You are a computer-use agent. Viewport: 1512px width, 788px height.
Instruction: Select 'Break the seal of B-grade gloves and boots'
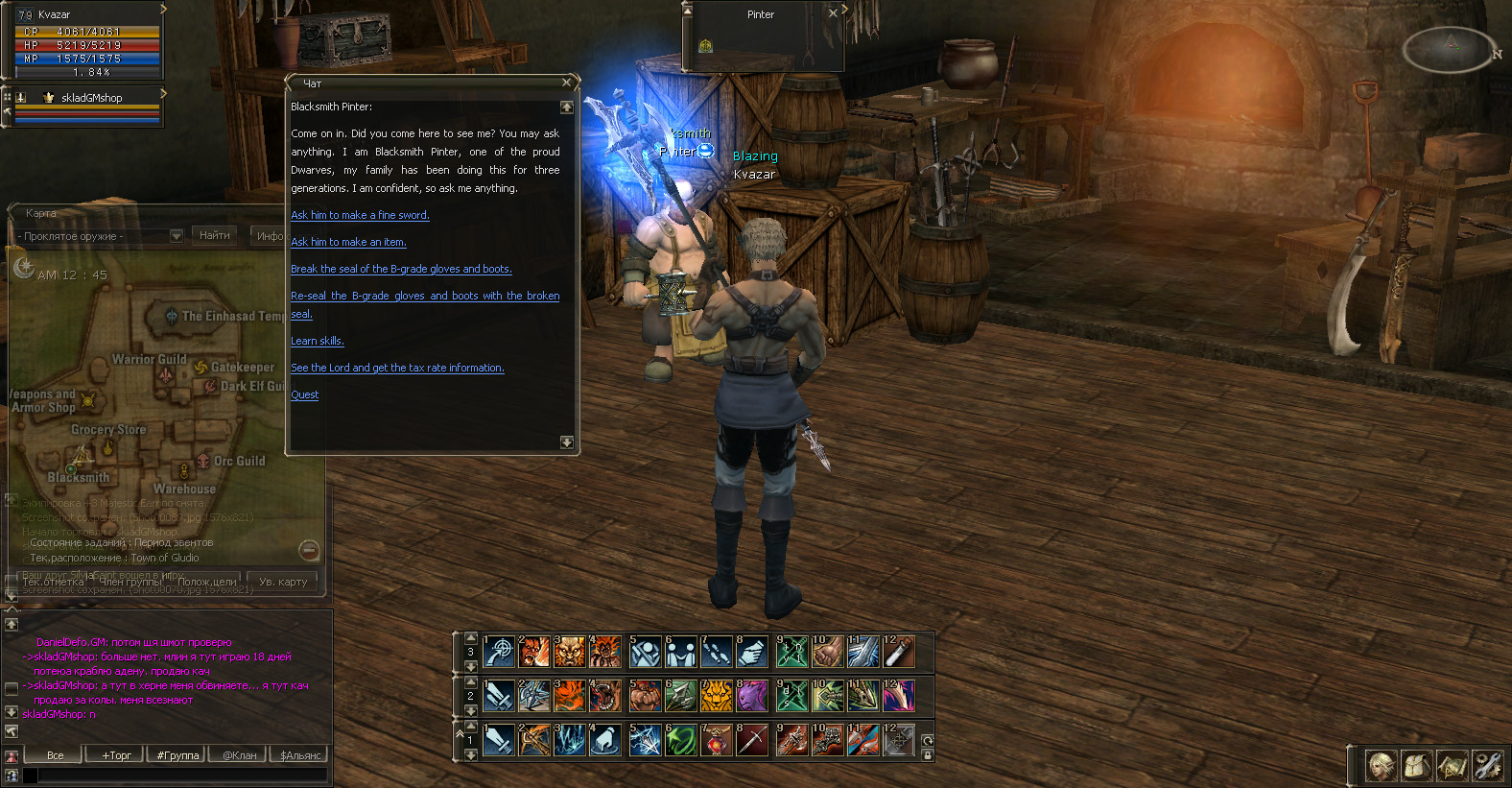click(x=401, y=269)
